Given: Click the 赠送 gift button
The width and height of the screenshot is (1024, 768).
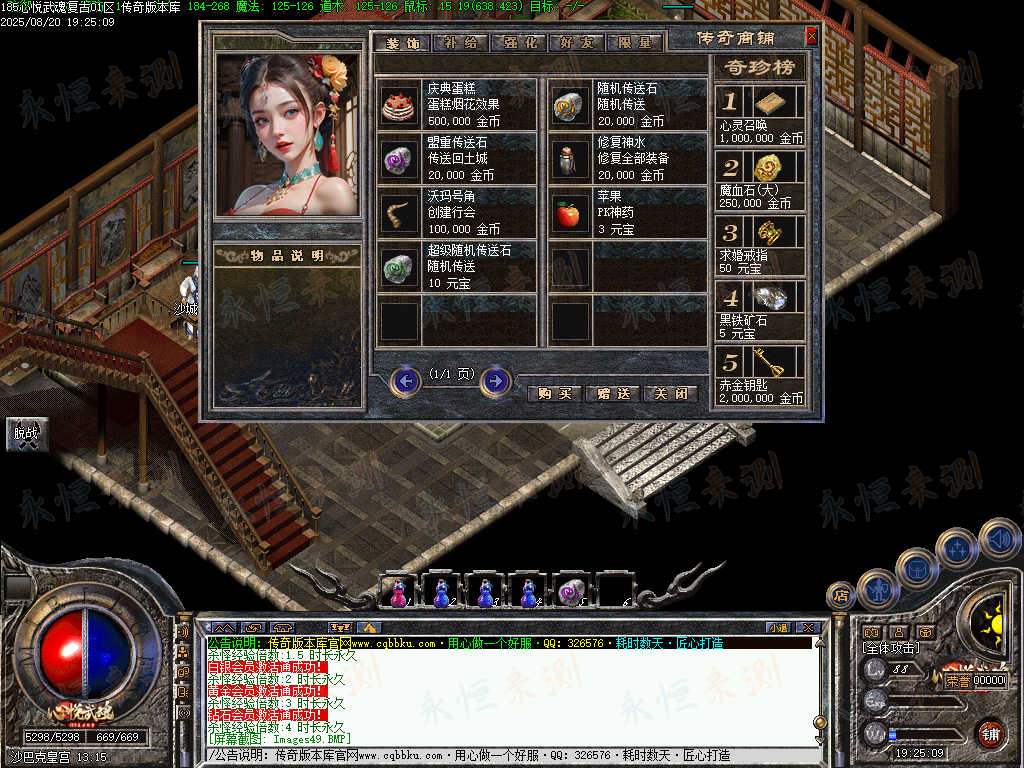Looking at the screenshot, I should point(612,393).
